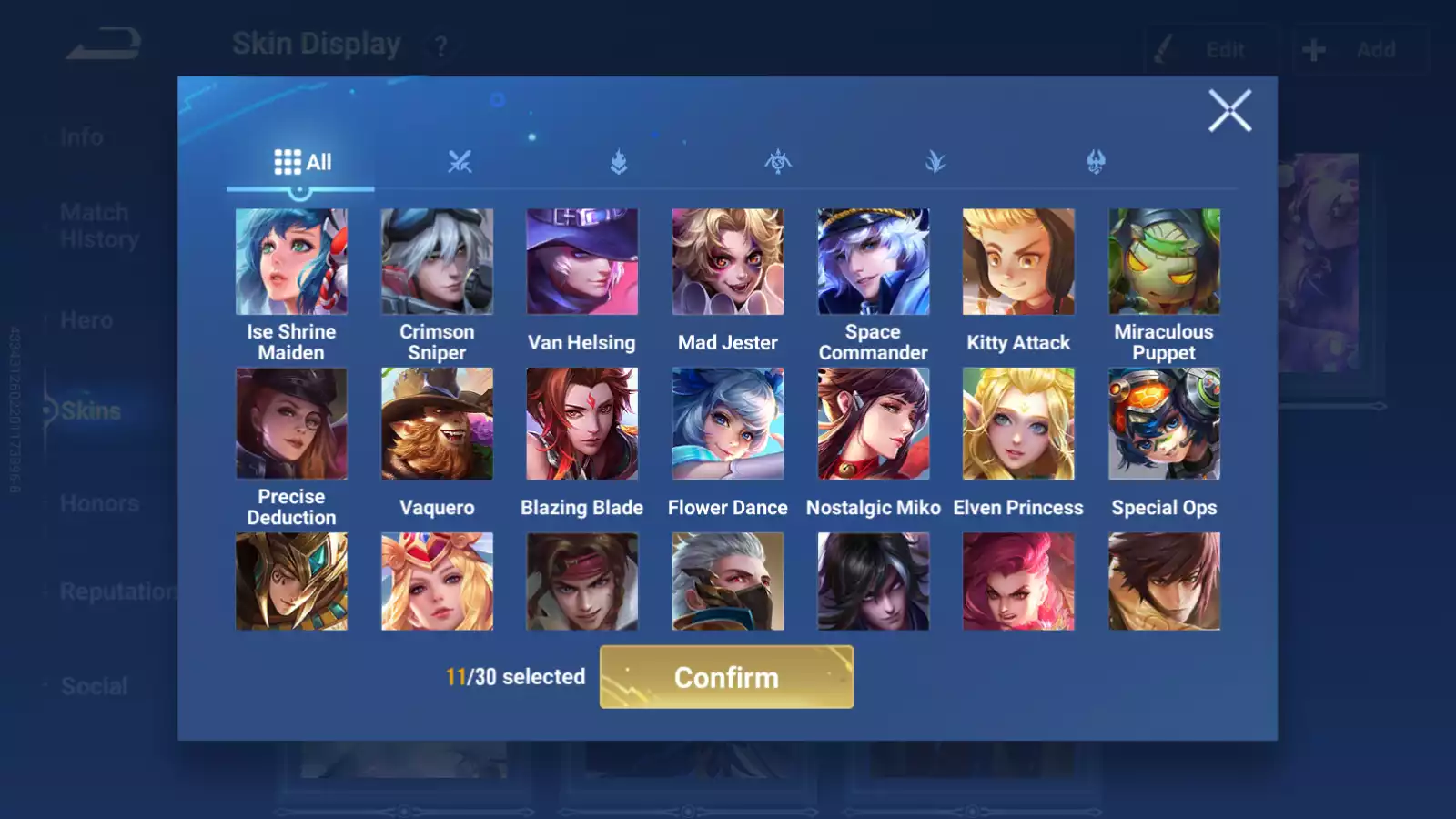The height and width of the screenshot is (819, 1456).
Task: Select the Precise Deduction skin
Action: click(x=291, y=423)
